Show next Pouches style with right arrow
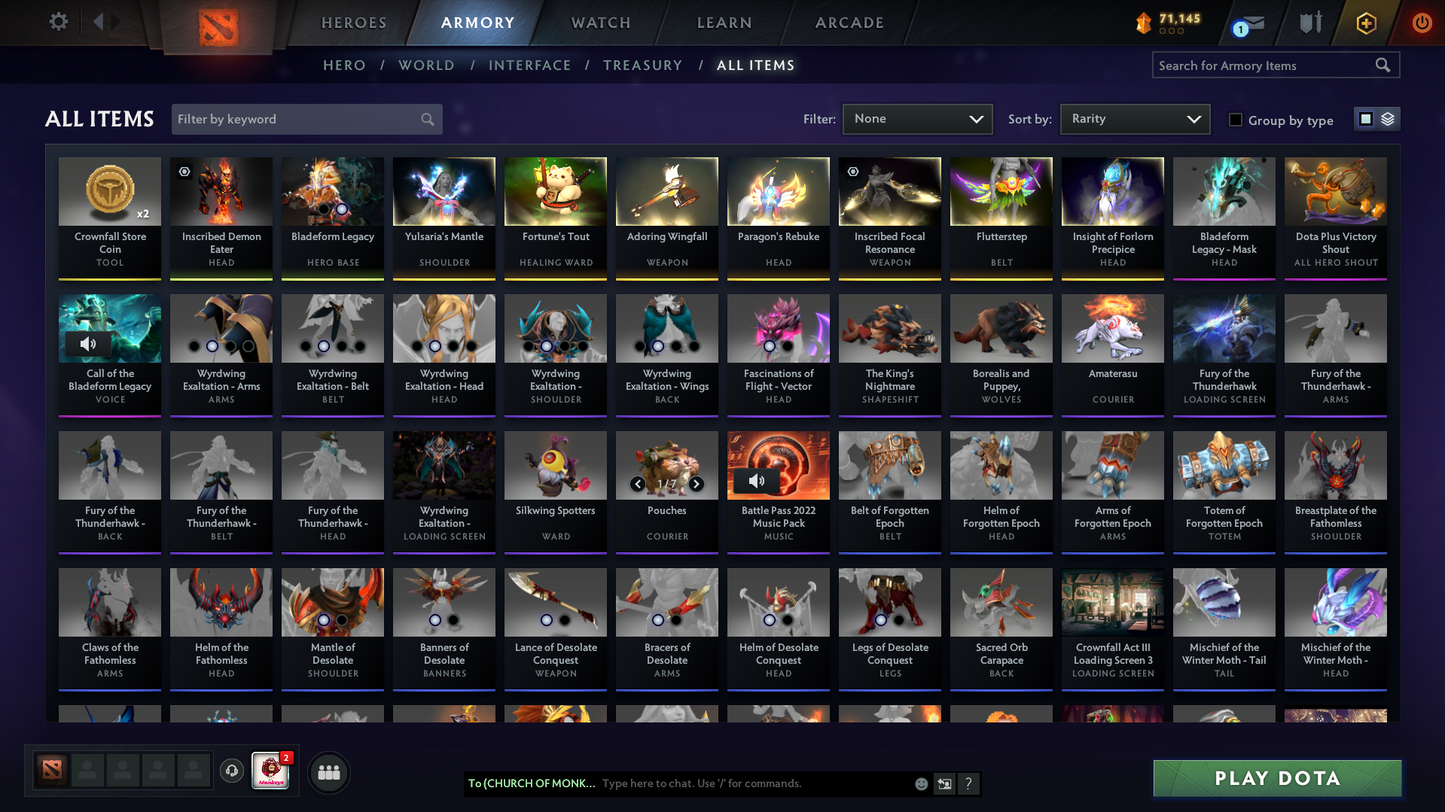 pyautogui.click(x=696, y=484)
